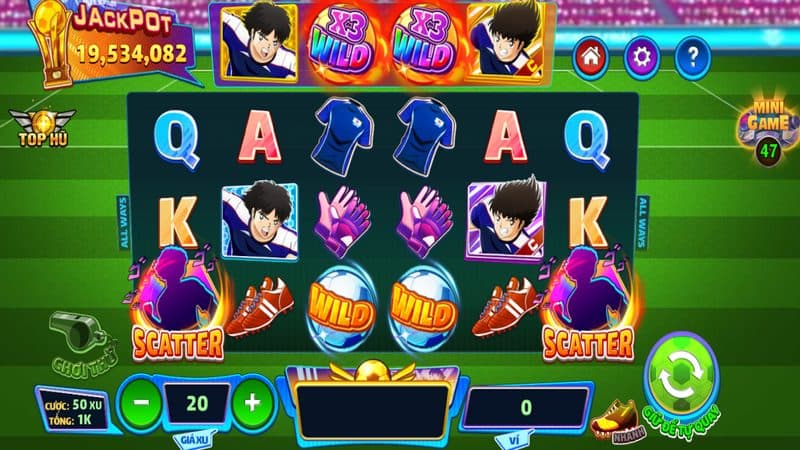Show help with the question mark button
The height and width of the screenshot is (450, 800).
(692, 59)
